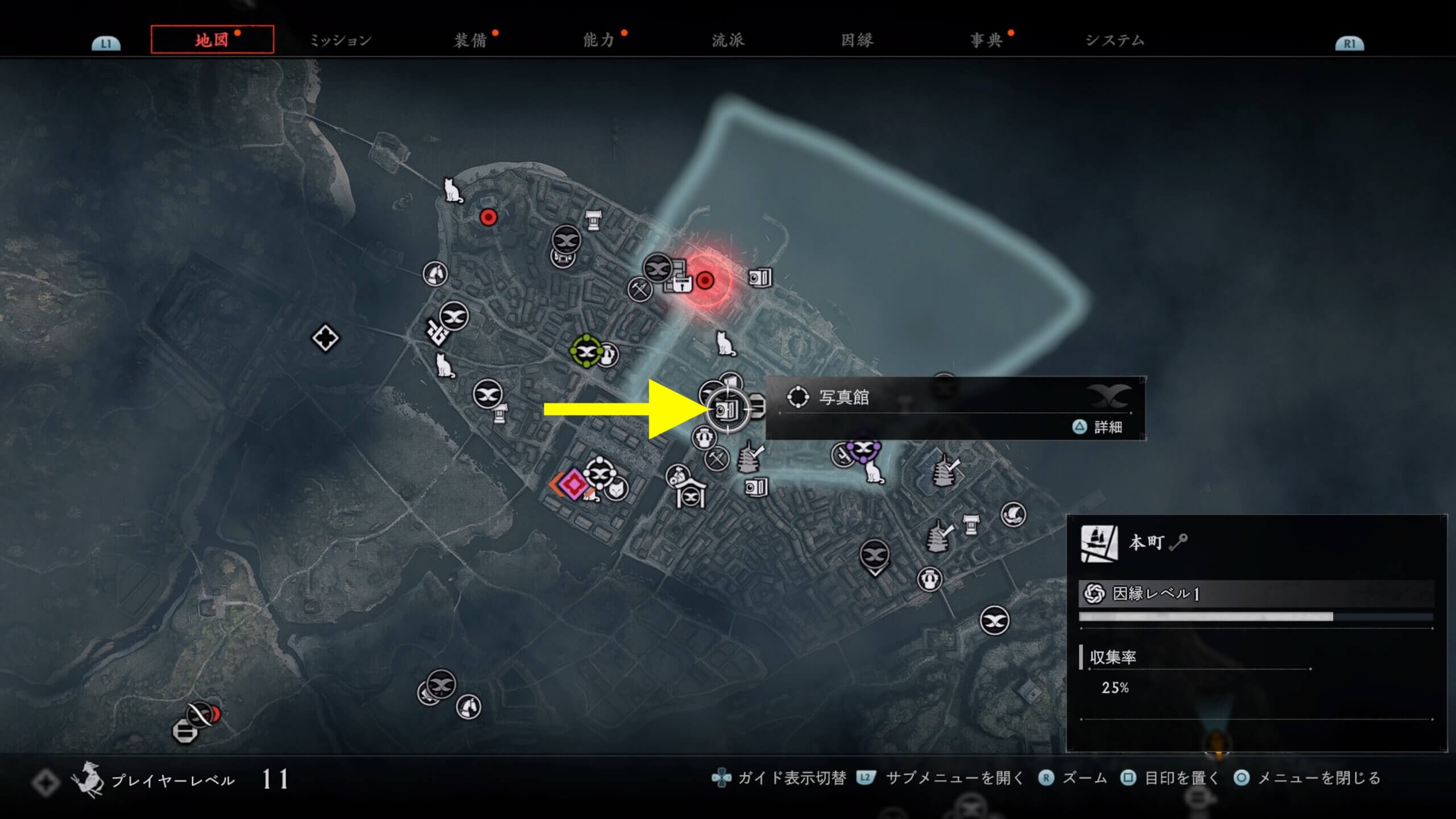This screenshot has height=819, width=1456.
Task: Select the green-ringed mission marker
Action: pos(586,351)
